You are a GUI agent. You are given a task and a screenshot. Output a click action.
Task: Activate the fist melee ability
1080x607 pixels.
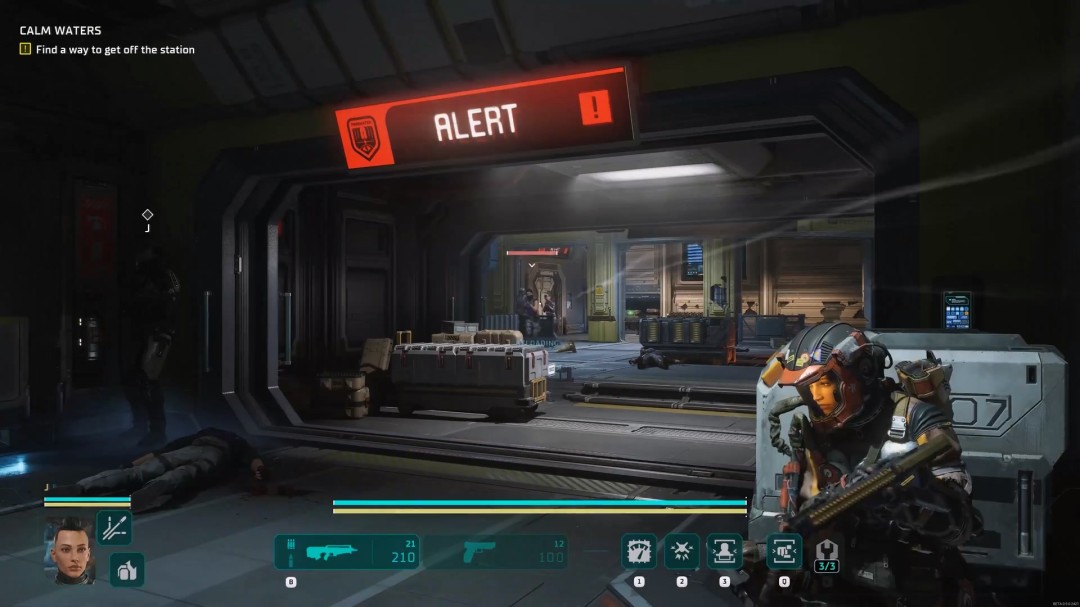(x=783, y=551)
